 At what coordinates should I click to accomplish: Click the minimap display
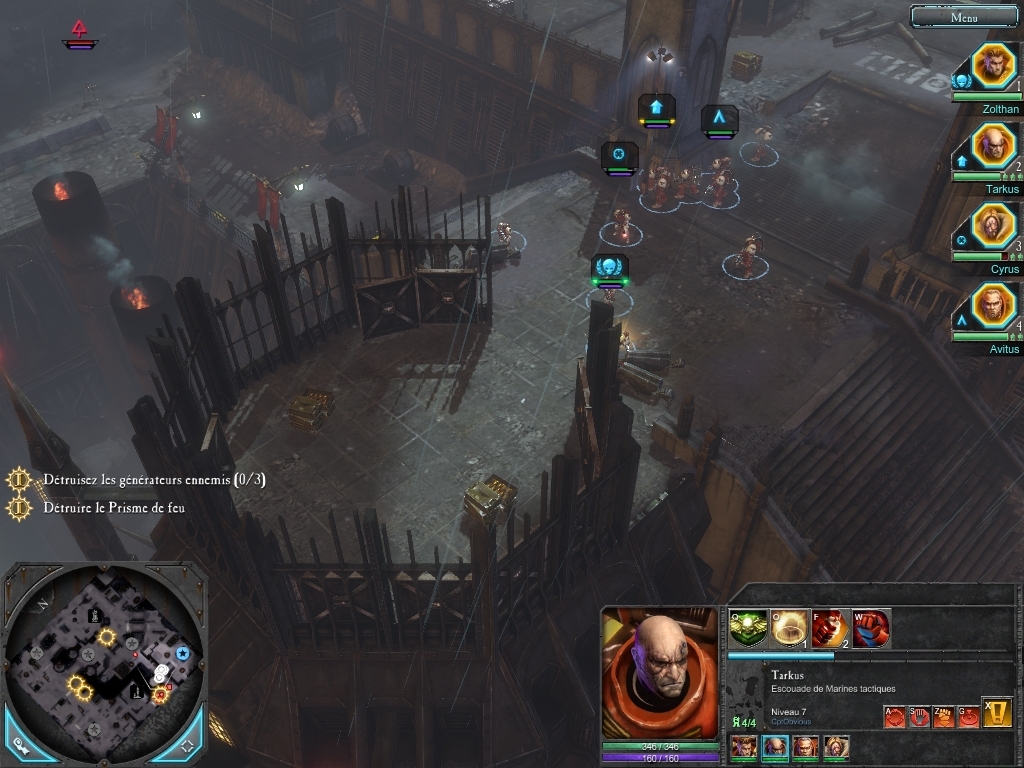[105, 660]
